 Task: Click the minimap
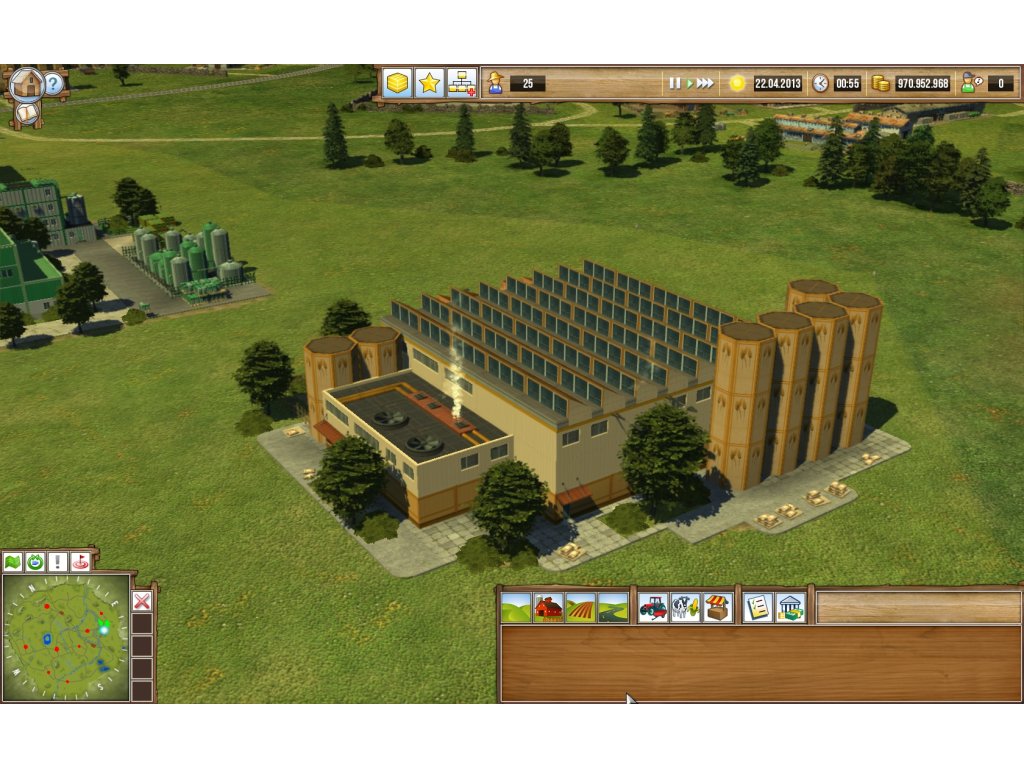66,637
